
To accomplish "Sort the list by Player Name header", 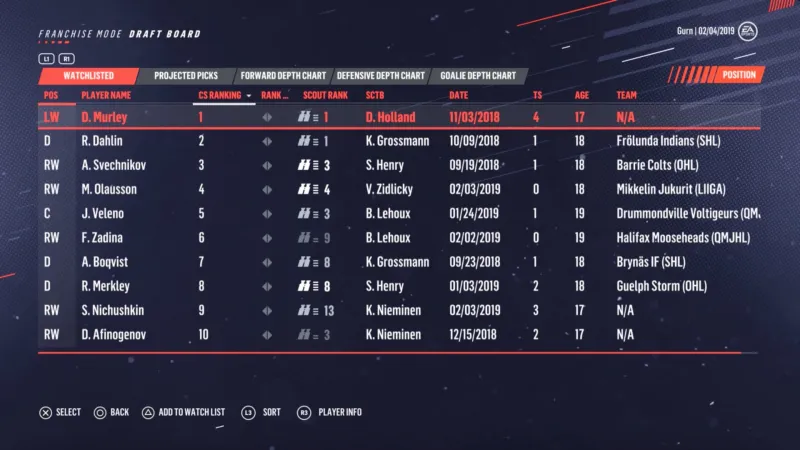I will pyautogui.click(x=106, y=96).
